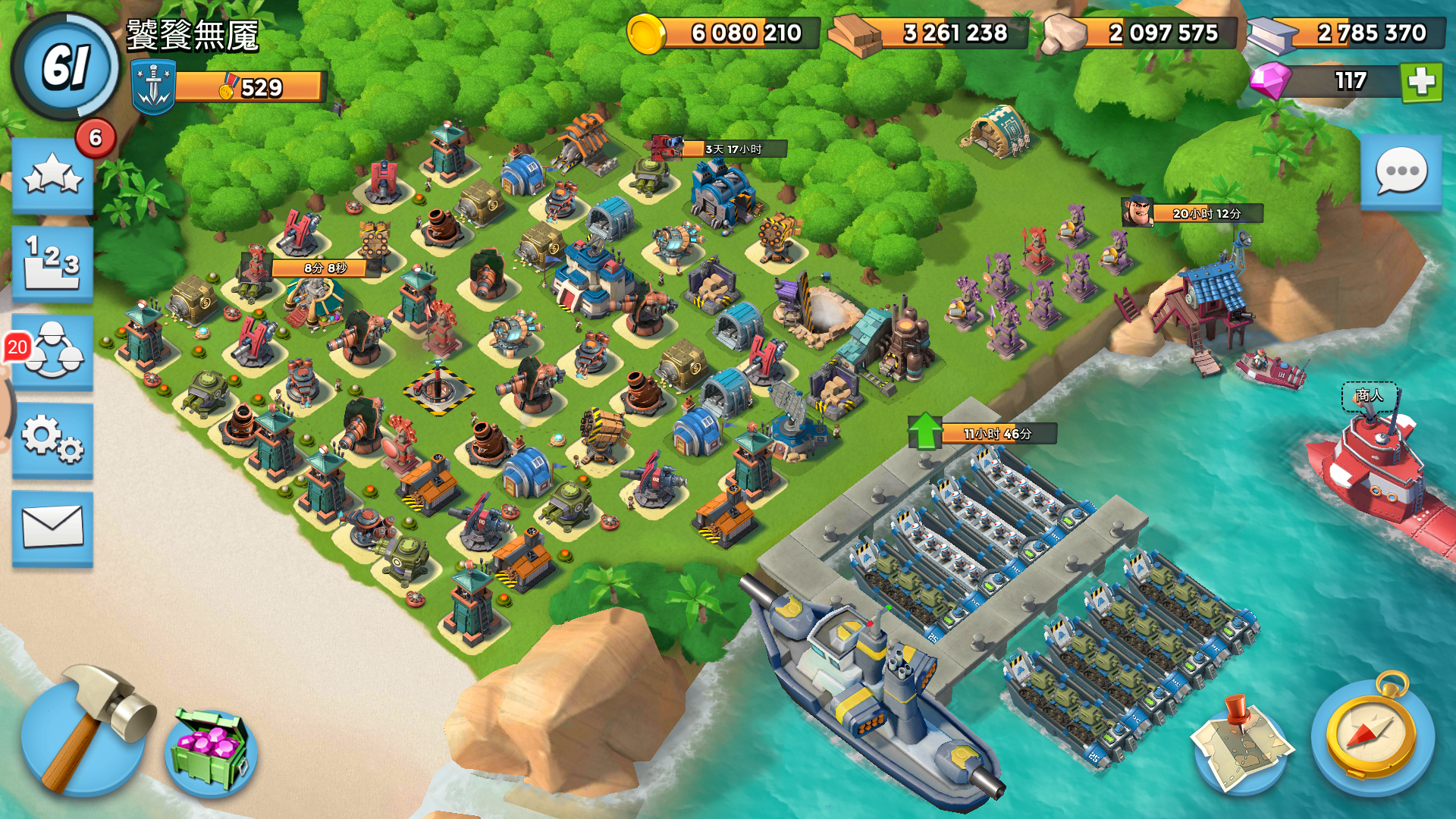Open the settings gears button

[x=52, y=440]
